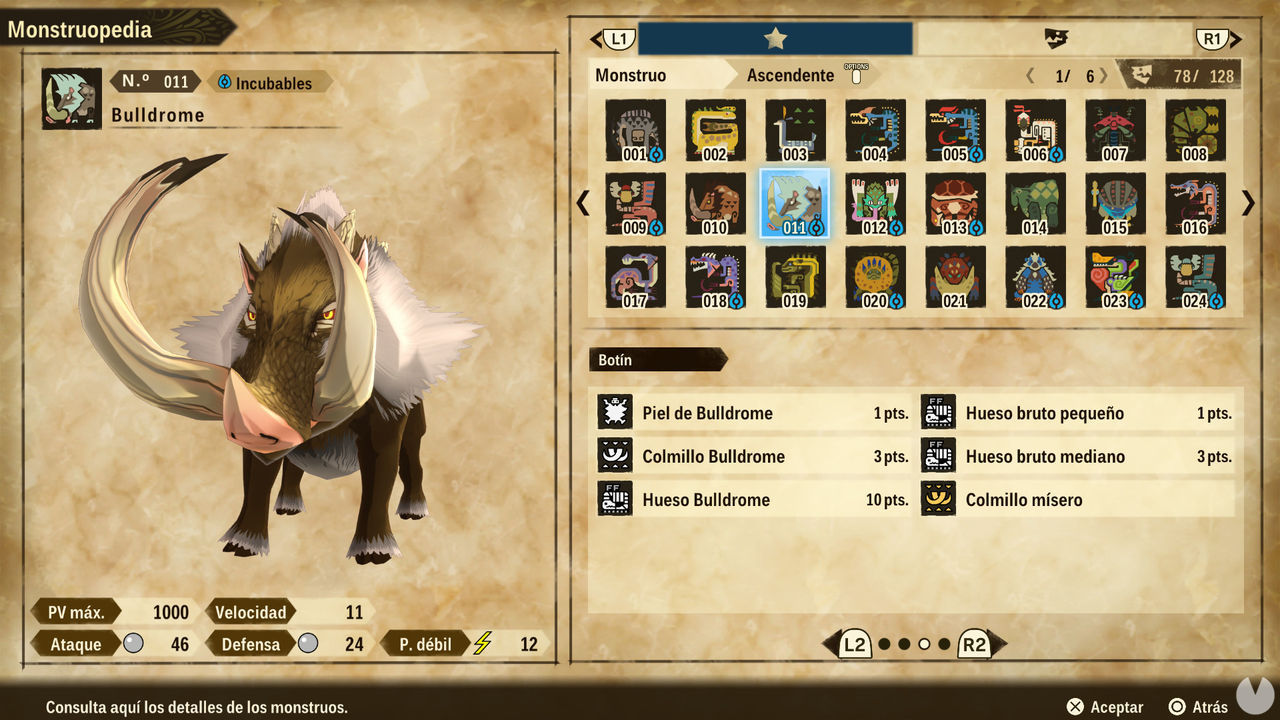Viewport: 1280px width, 720px height.
Task: Toggle the Ascendente sort order
Action: pyautogui.click(x=791, y=75)
